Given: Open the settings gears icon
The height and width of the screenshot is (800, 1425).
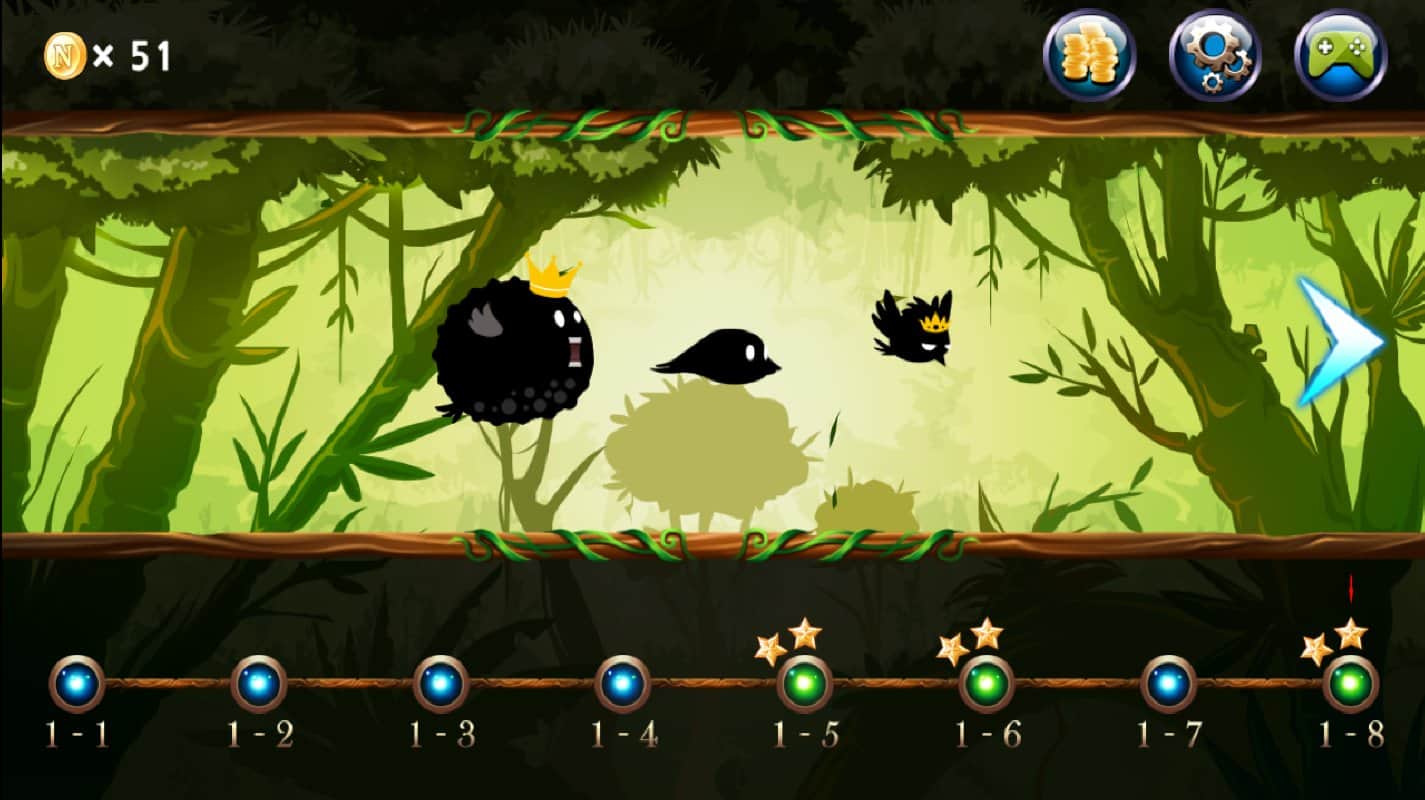Looking at the screenshot, I should click(1211, 55).
